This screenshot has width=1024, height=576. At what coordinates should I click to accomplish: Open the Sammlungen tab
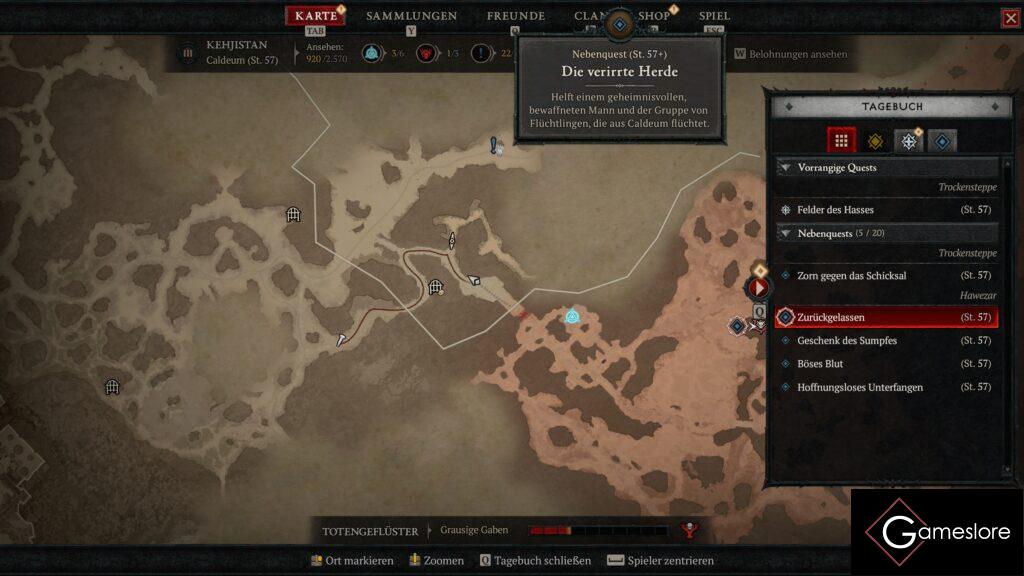coord(411,16)
